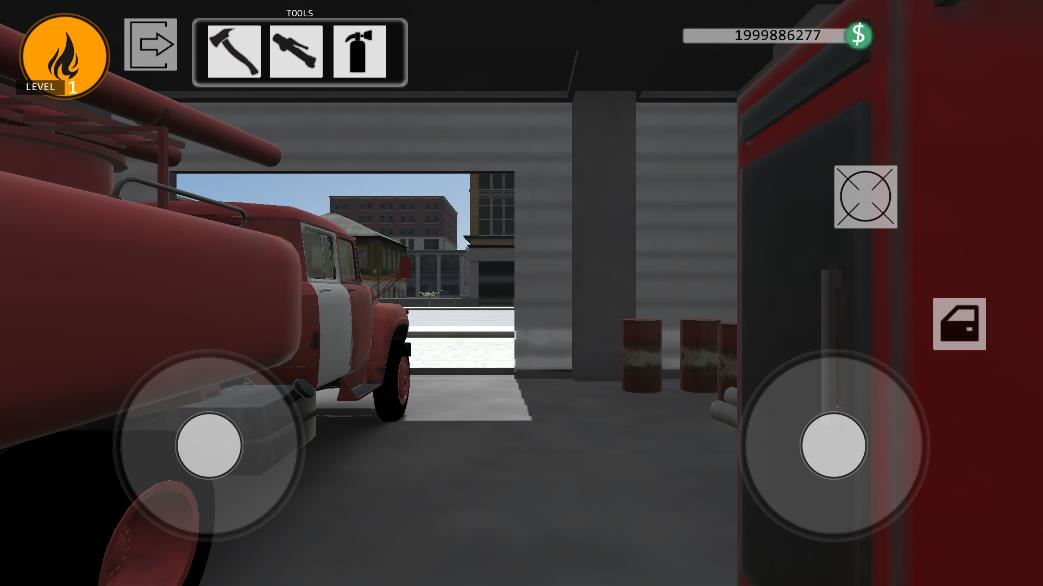Choose the fire extinguisher tool
Screen dimensions: 1043x586
click(x=359, y=52)
